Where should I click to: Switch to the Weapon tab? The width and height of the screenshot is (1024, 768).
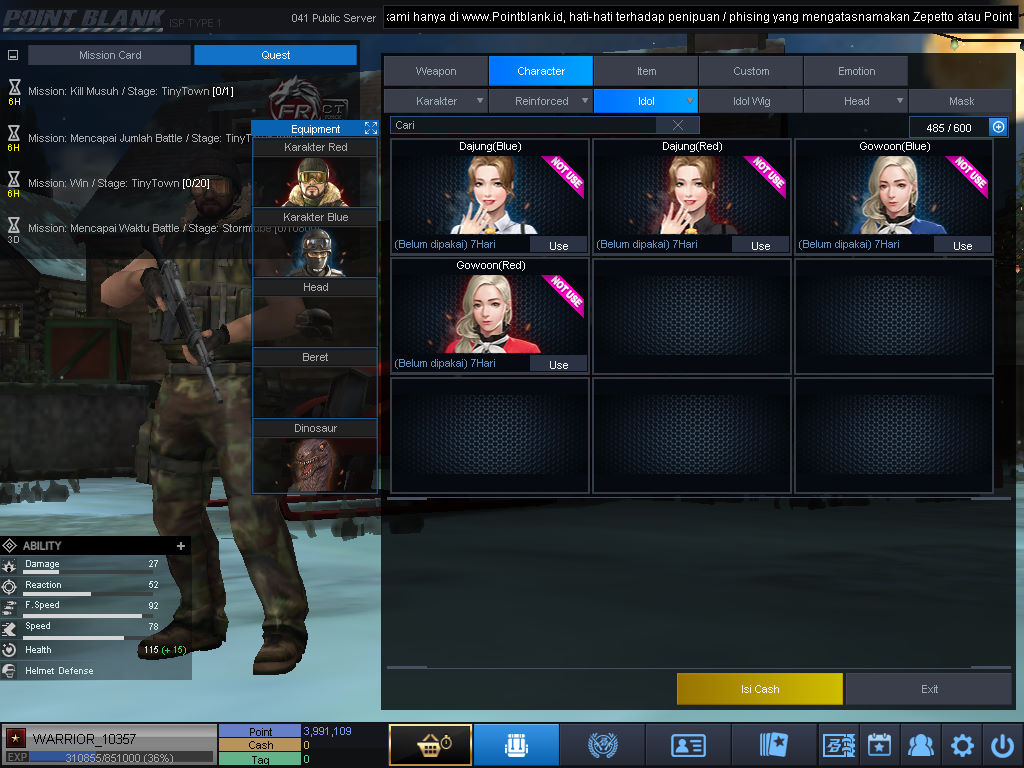(436, 71)
